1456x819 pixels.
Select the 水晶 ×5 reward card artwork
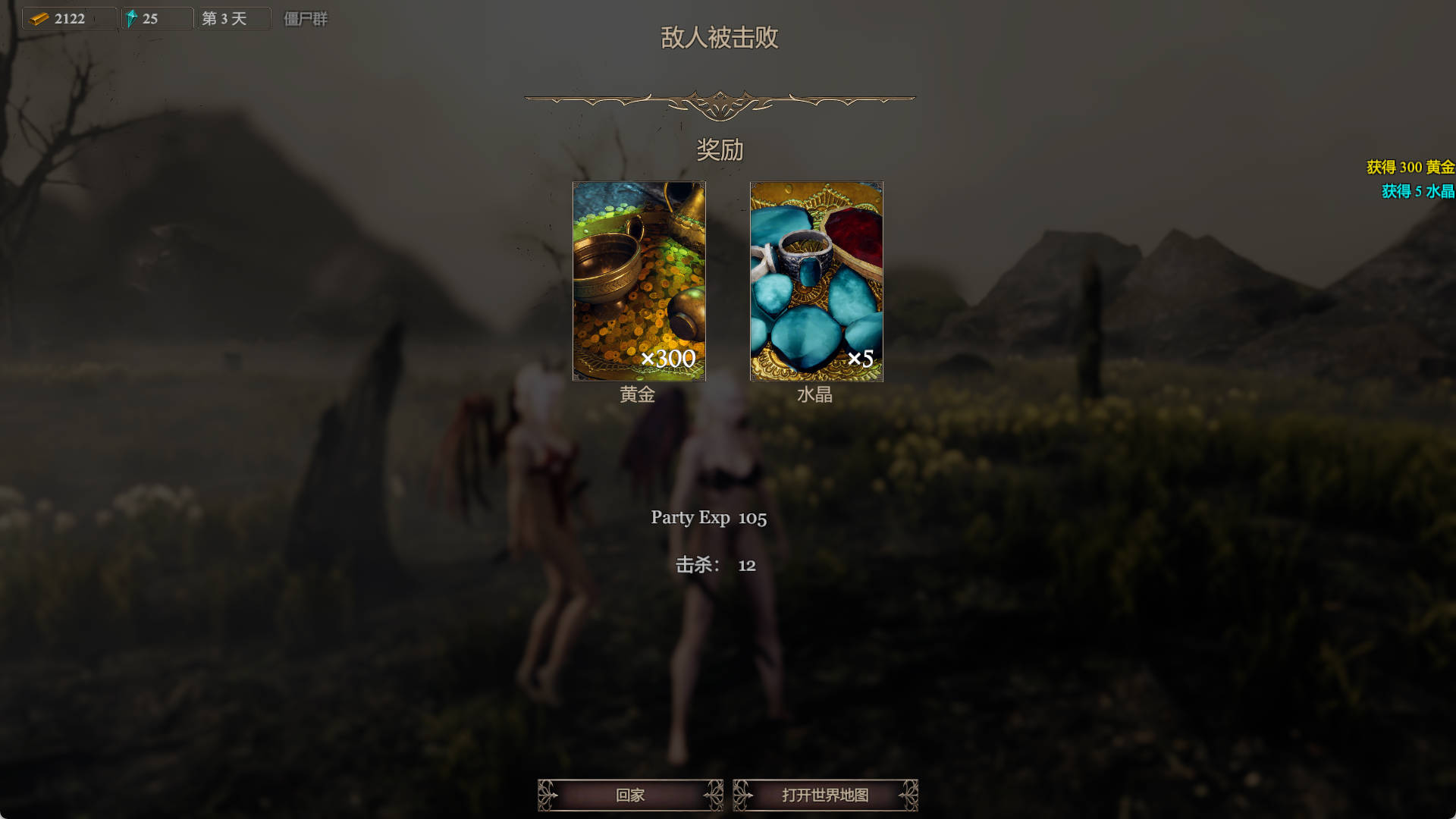tap(817, 281)
